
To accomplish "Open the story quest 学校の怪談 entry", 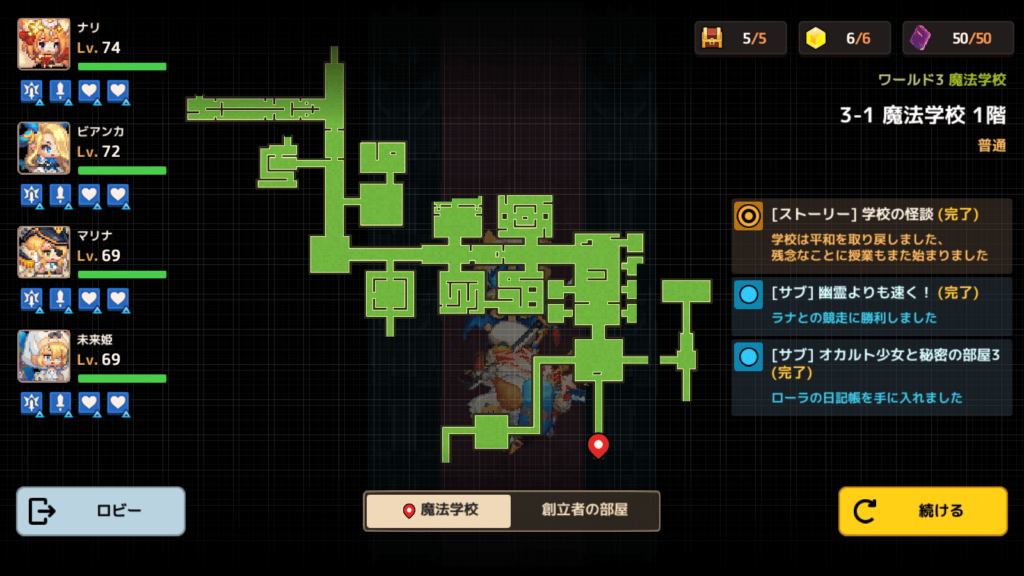I will point(872,235).
